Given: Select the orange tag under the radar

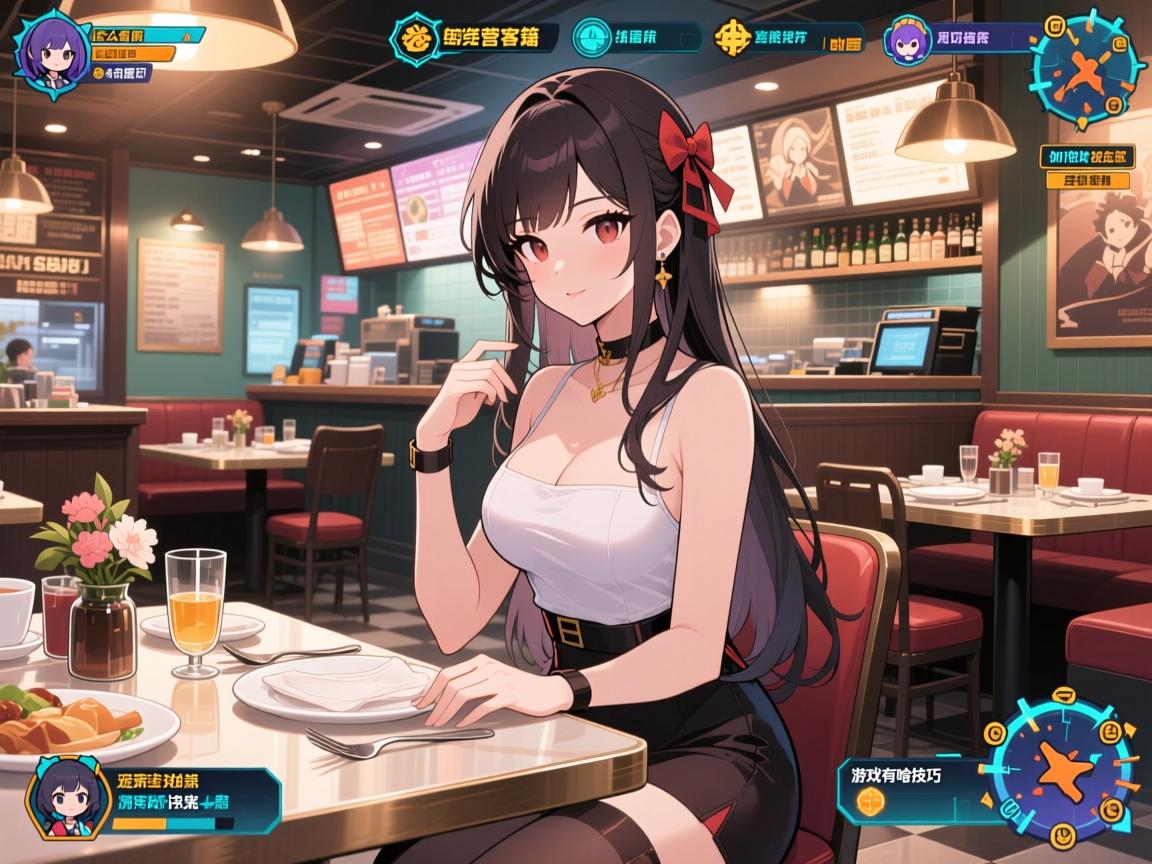Looking at the screenshot, I should click(x=1087, y=181).
